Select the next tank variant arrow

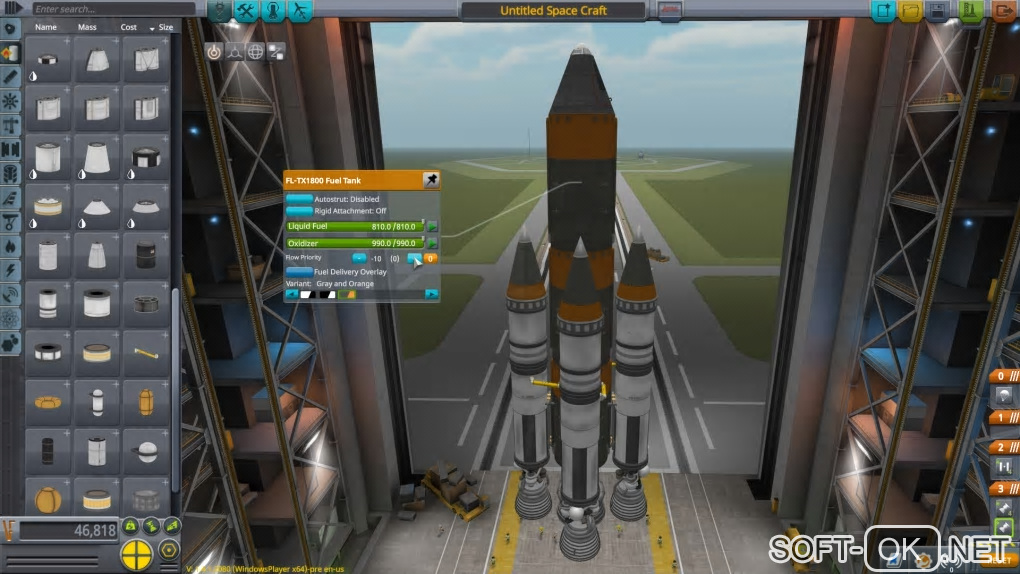click(x=431, y=294)
